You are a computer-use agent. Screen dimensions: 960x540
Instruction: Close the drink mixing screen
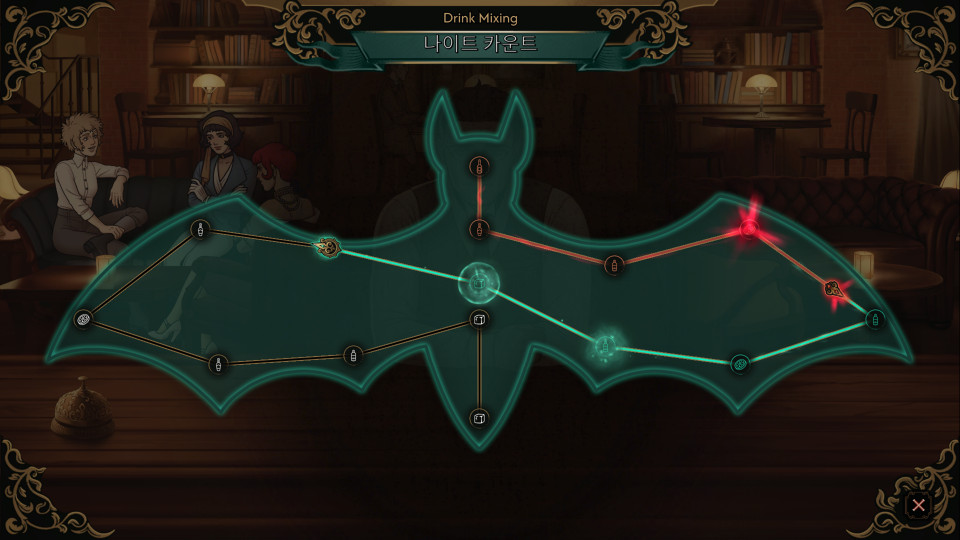[x=917, y=505]
